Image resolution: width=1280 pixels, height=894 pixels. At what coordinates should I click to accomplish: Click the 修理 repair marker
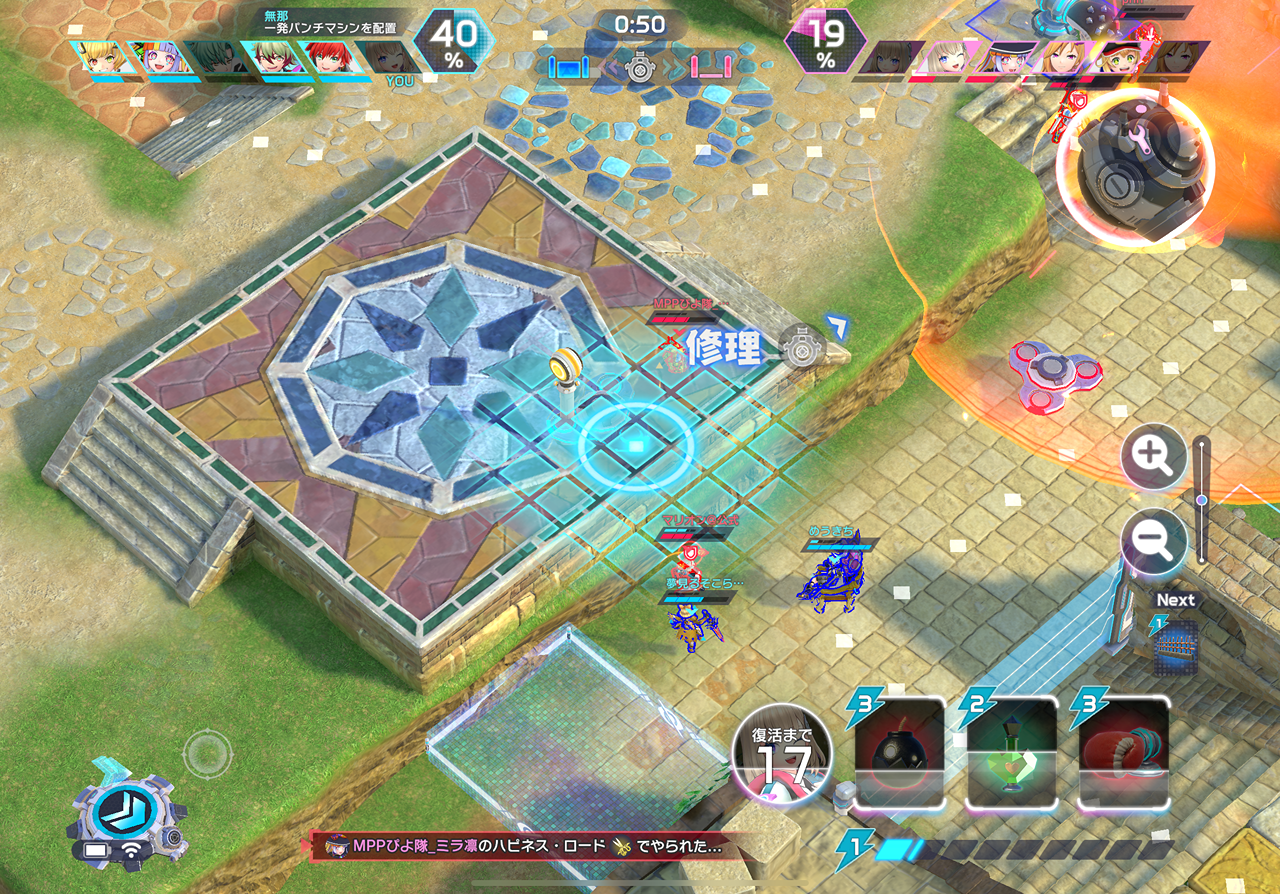[724, 348]
